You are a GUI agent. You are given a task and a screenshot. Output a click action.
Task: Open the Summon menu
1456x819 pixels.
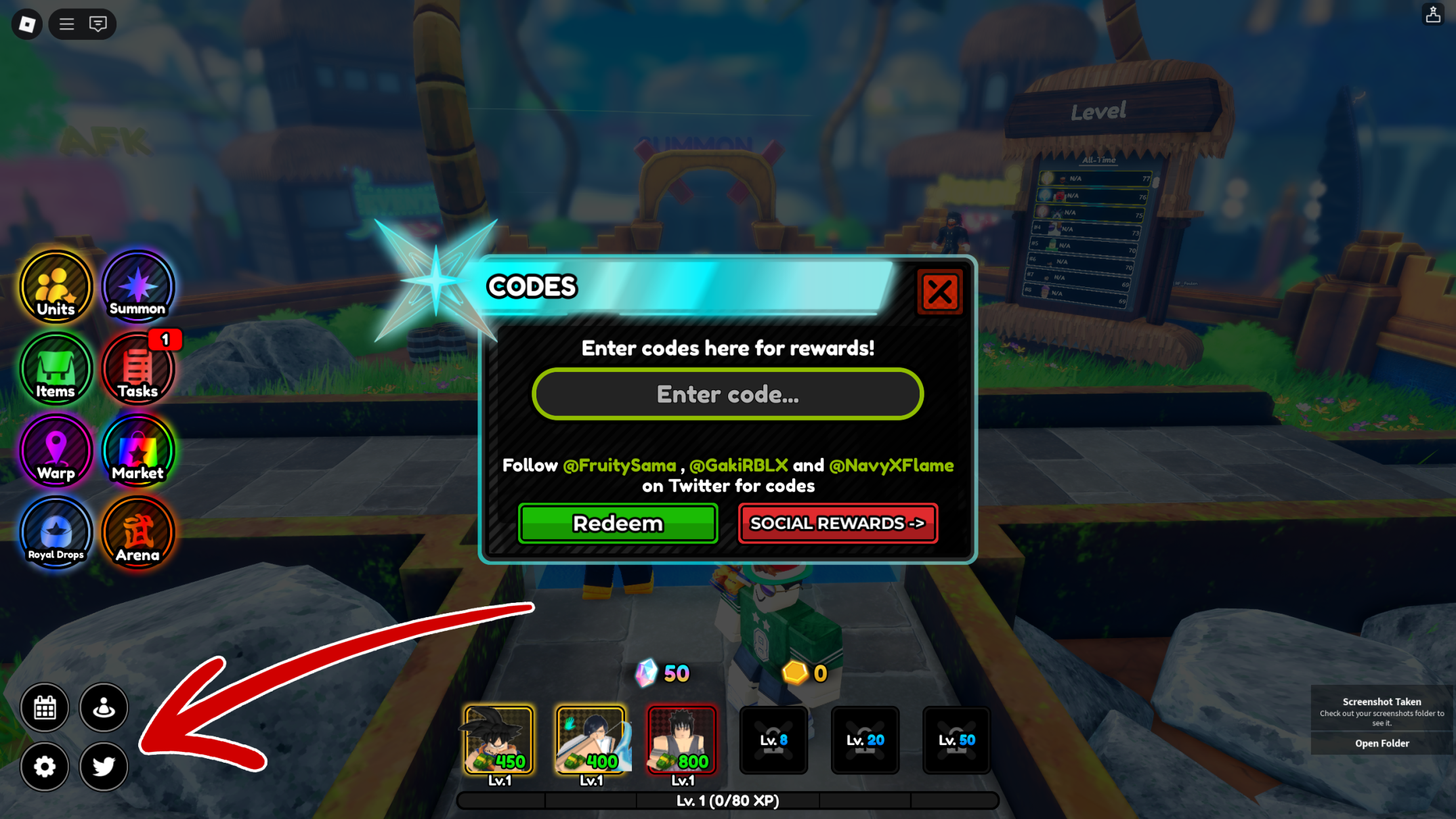click(137, 287)
